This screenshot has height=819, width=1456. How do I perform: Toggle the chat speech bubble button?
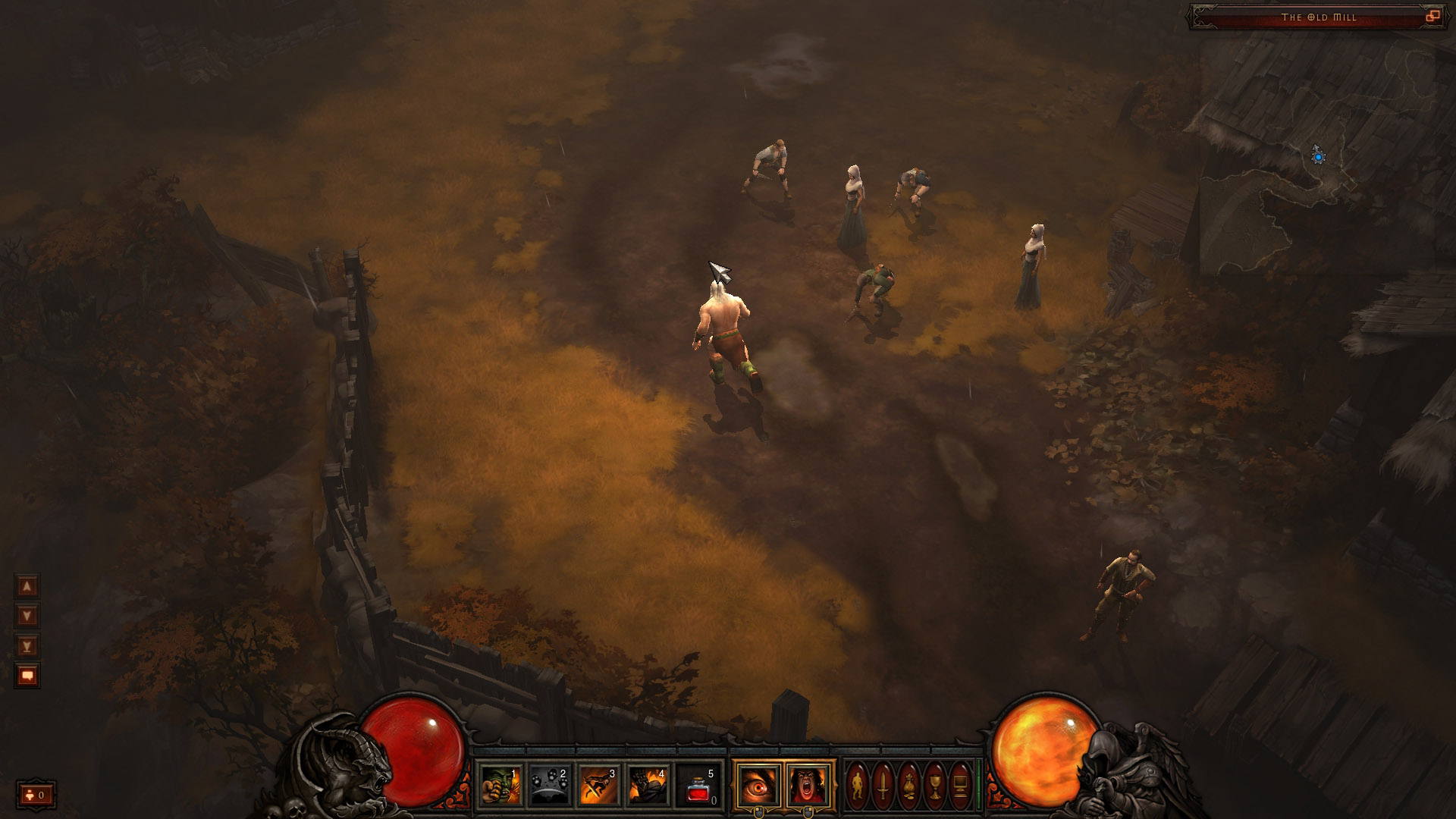click(x=27, y=675)
